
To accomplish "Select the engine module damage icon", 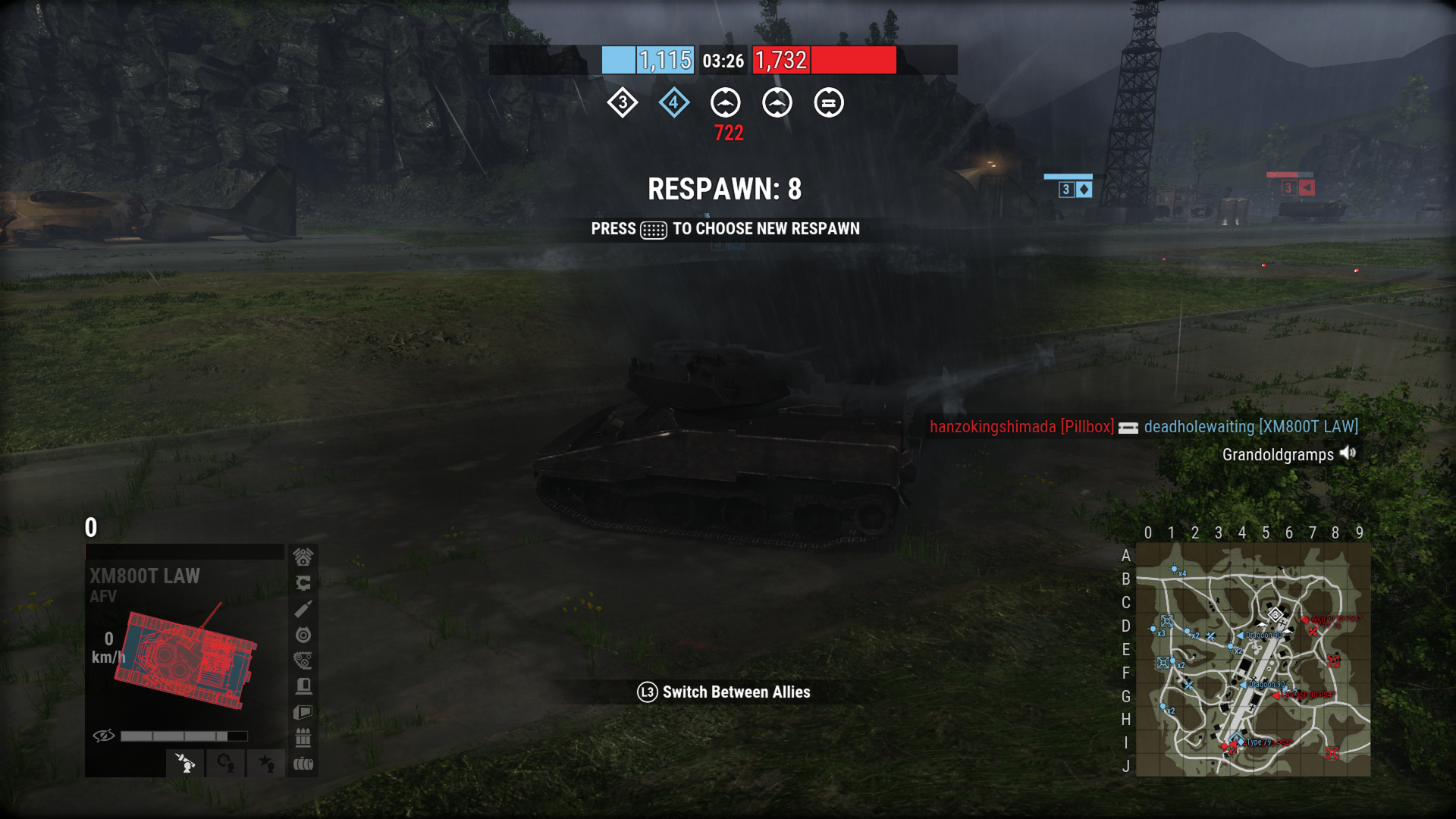I will pos(303,557).
